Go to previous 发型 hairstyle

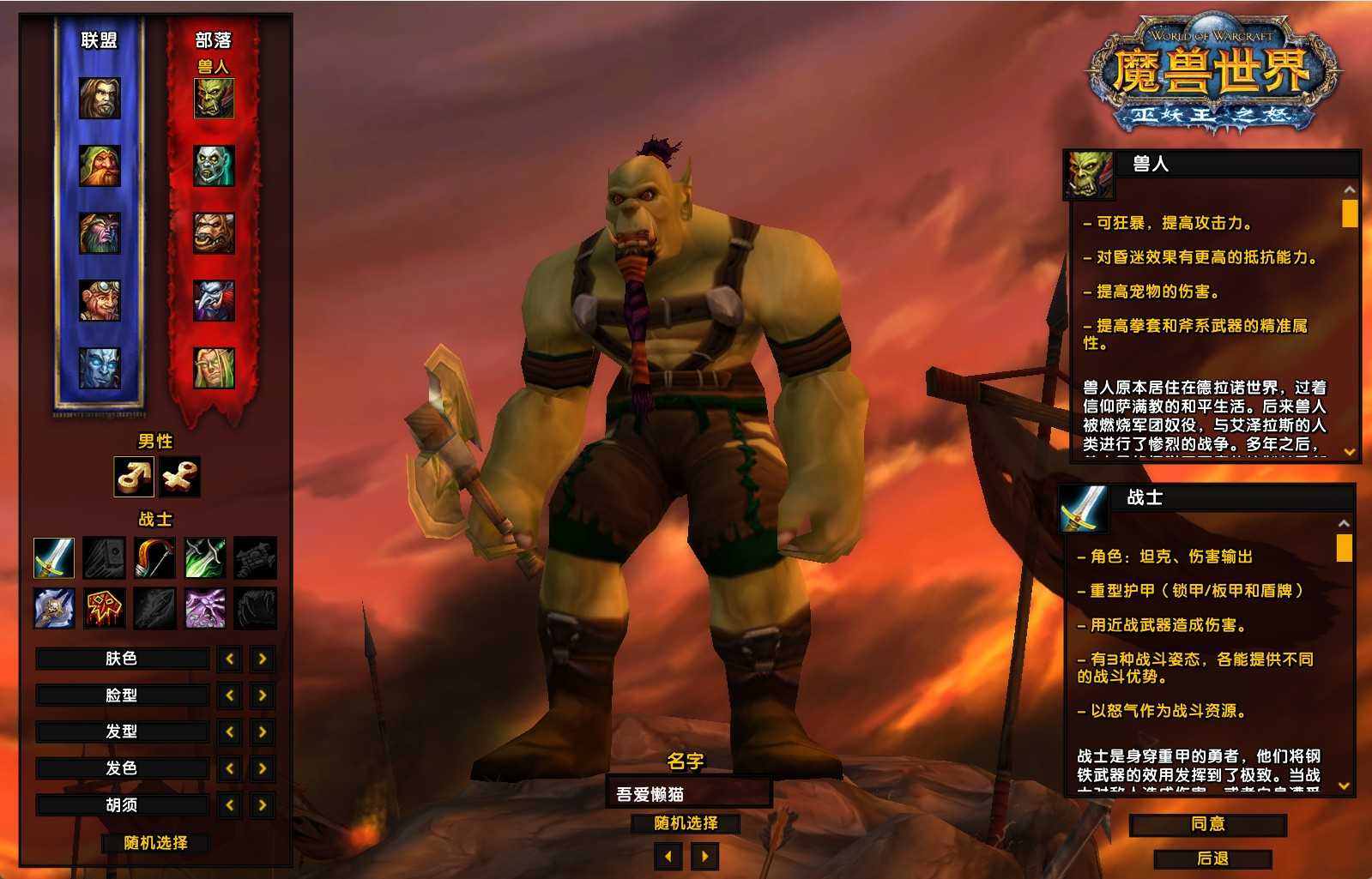click(230, 731)
